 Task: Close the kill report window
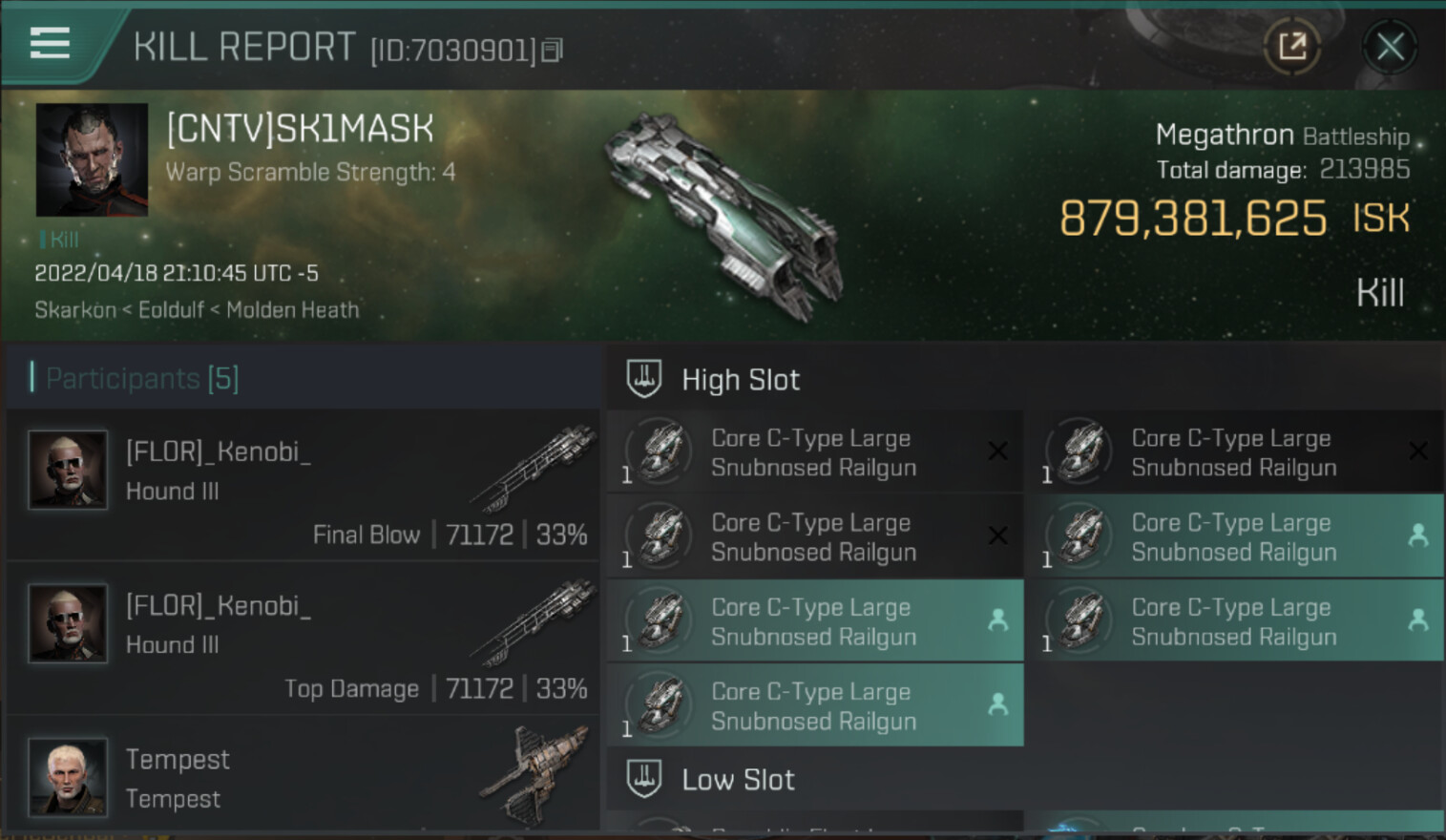[x=1390, y=46]
